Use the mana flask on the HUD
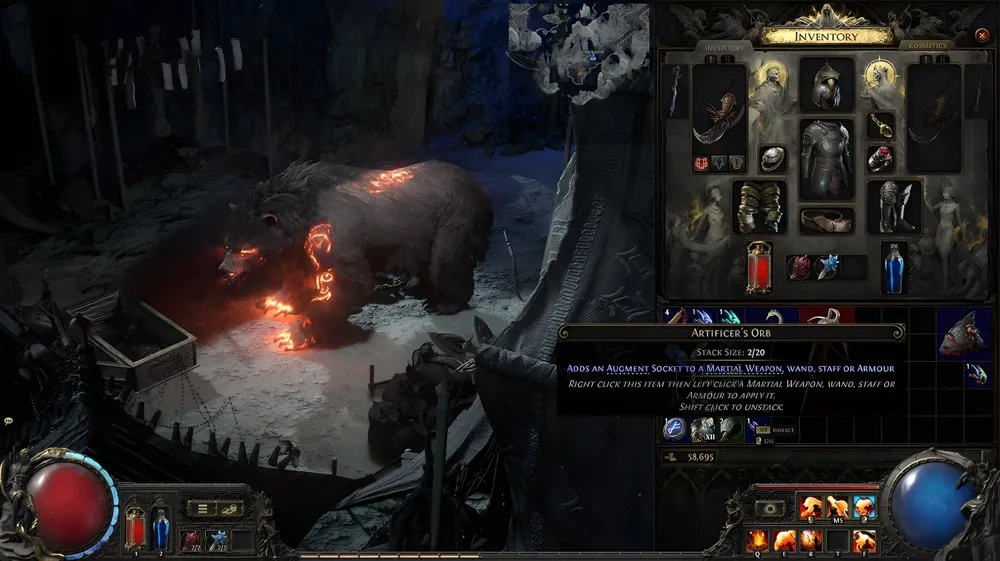This screenshot has height=561, width=1000. (161, 528)
